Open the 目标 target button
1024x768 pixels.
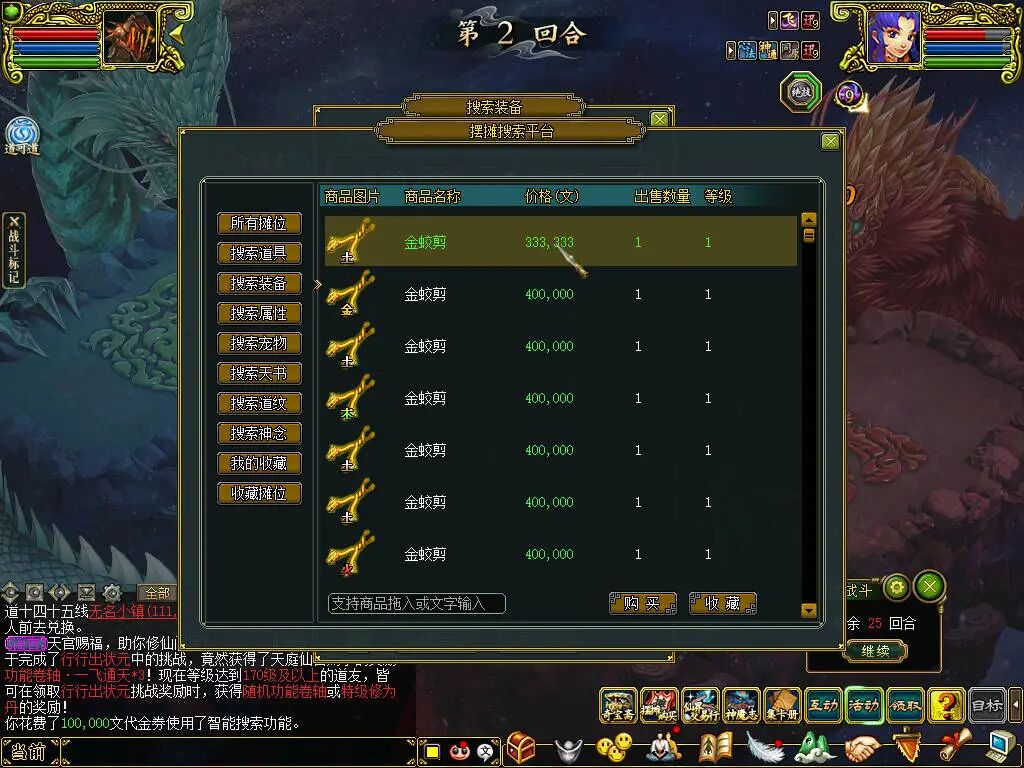pos(987,706)
